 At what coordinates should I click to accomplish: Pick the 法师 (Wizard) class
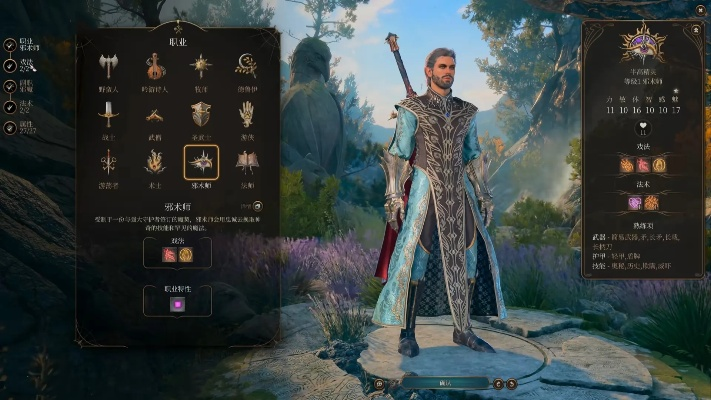click(246, 162)
